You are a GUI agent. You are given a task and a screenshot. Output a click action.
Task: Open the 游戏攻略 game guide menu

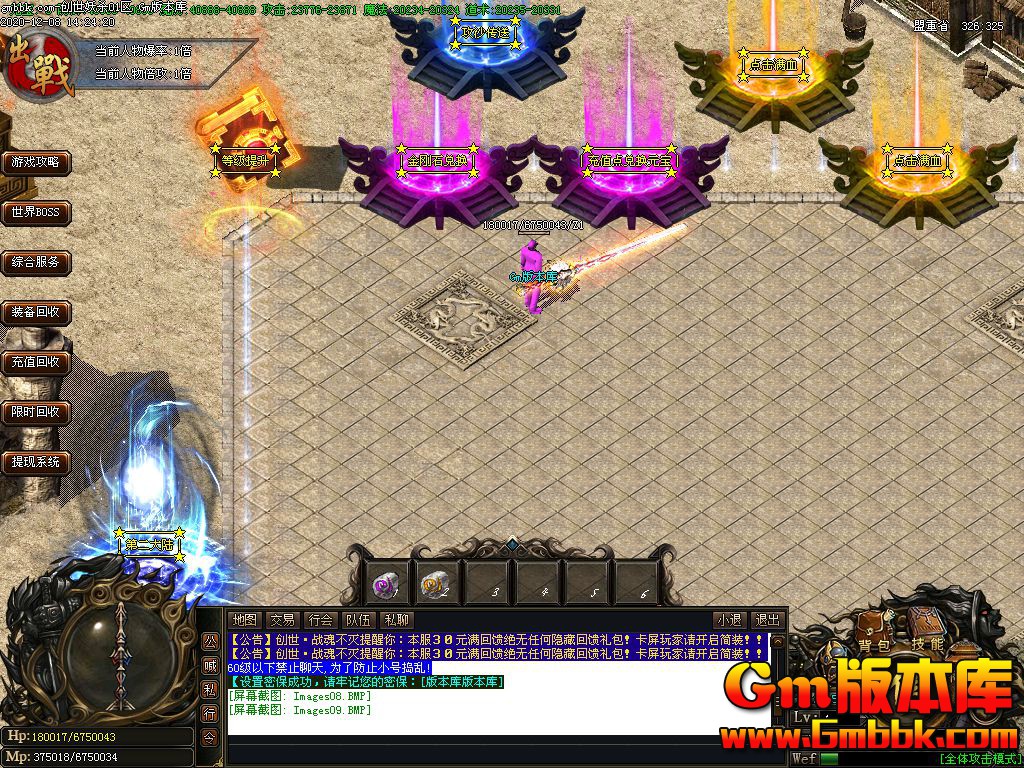36,162
